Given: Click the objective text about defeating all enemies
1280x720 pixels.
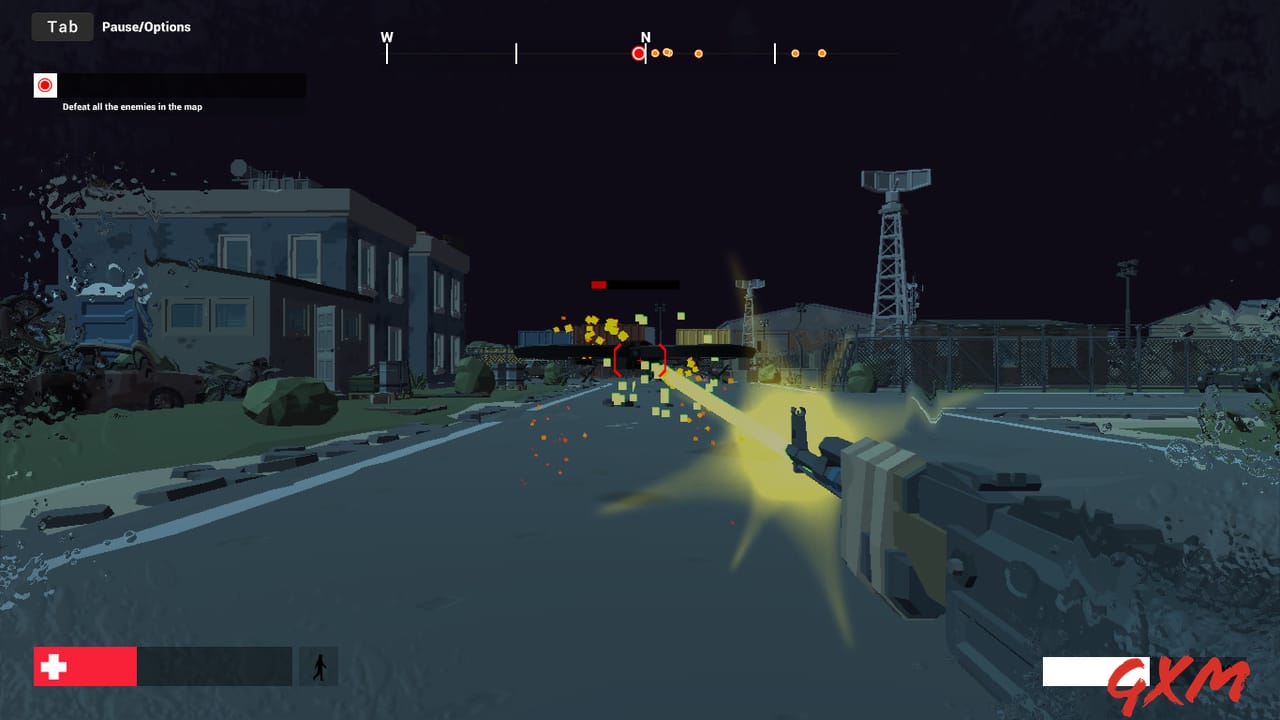Looking at the screenshot, I should coord(133,106).
